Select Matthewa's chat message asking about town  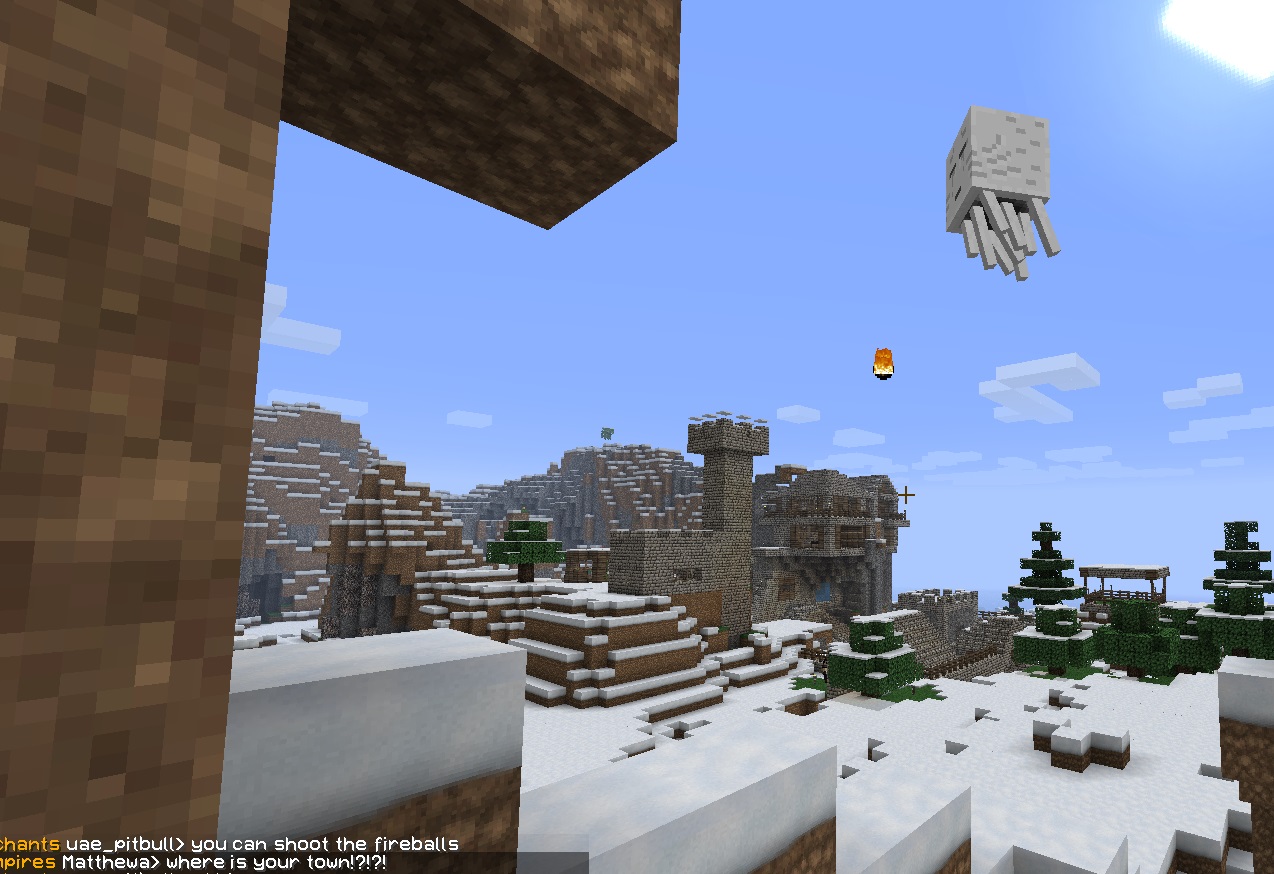276,862
